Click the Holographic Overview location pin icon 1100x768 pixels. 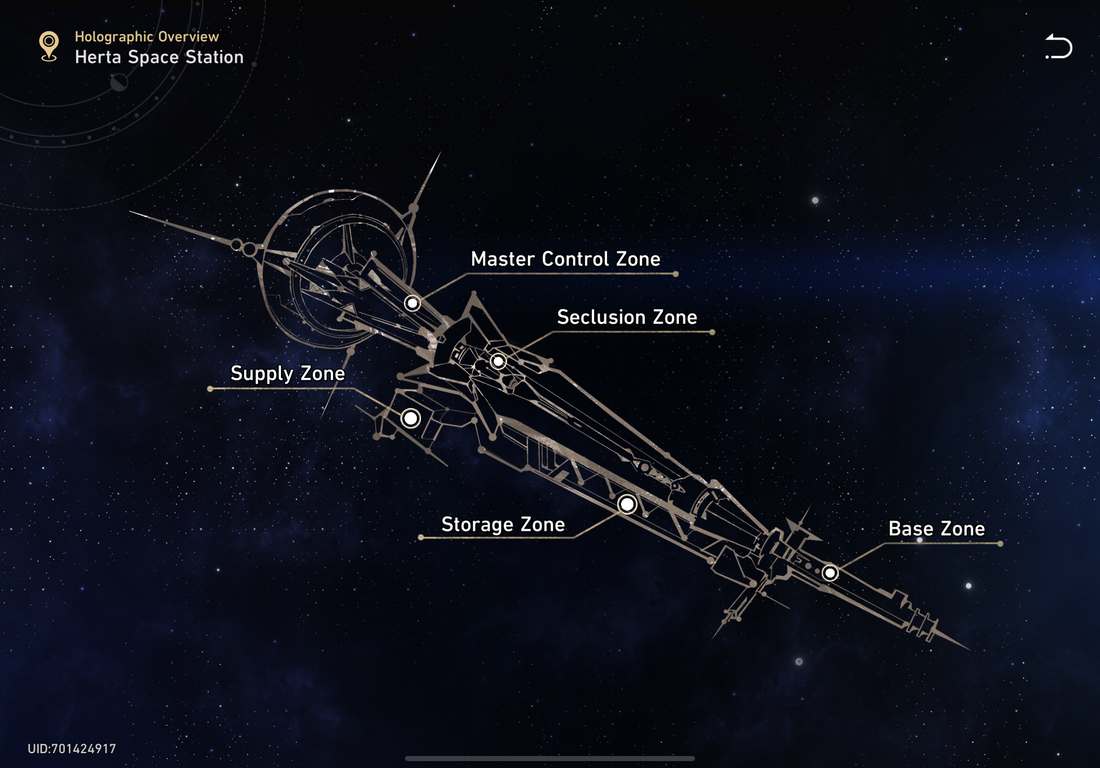48,46
